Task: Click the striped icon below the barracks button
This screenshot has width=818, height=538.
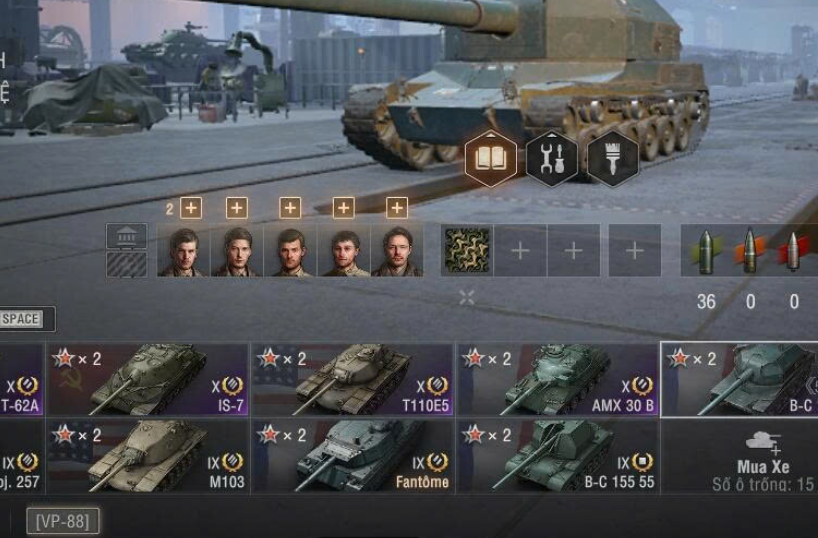Action: pyautogui.click(x=127, y=264)
